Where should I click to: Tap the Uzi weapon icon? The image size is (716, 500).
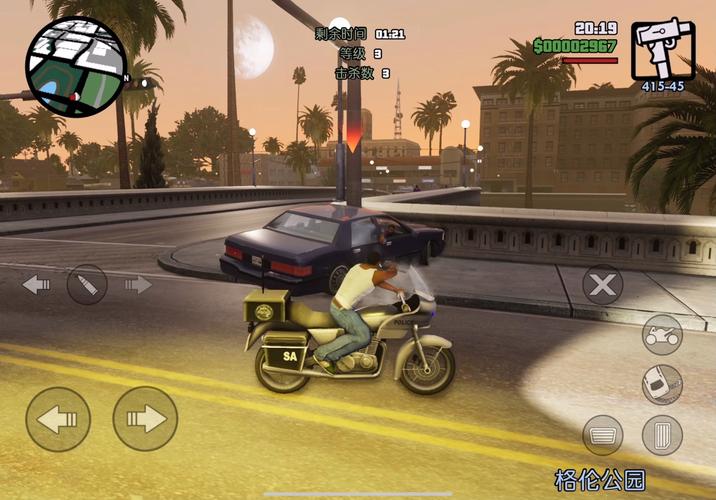[x=663, y=50]
